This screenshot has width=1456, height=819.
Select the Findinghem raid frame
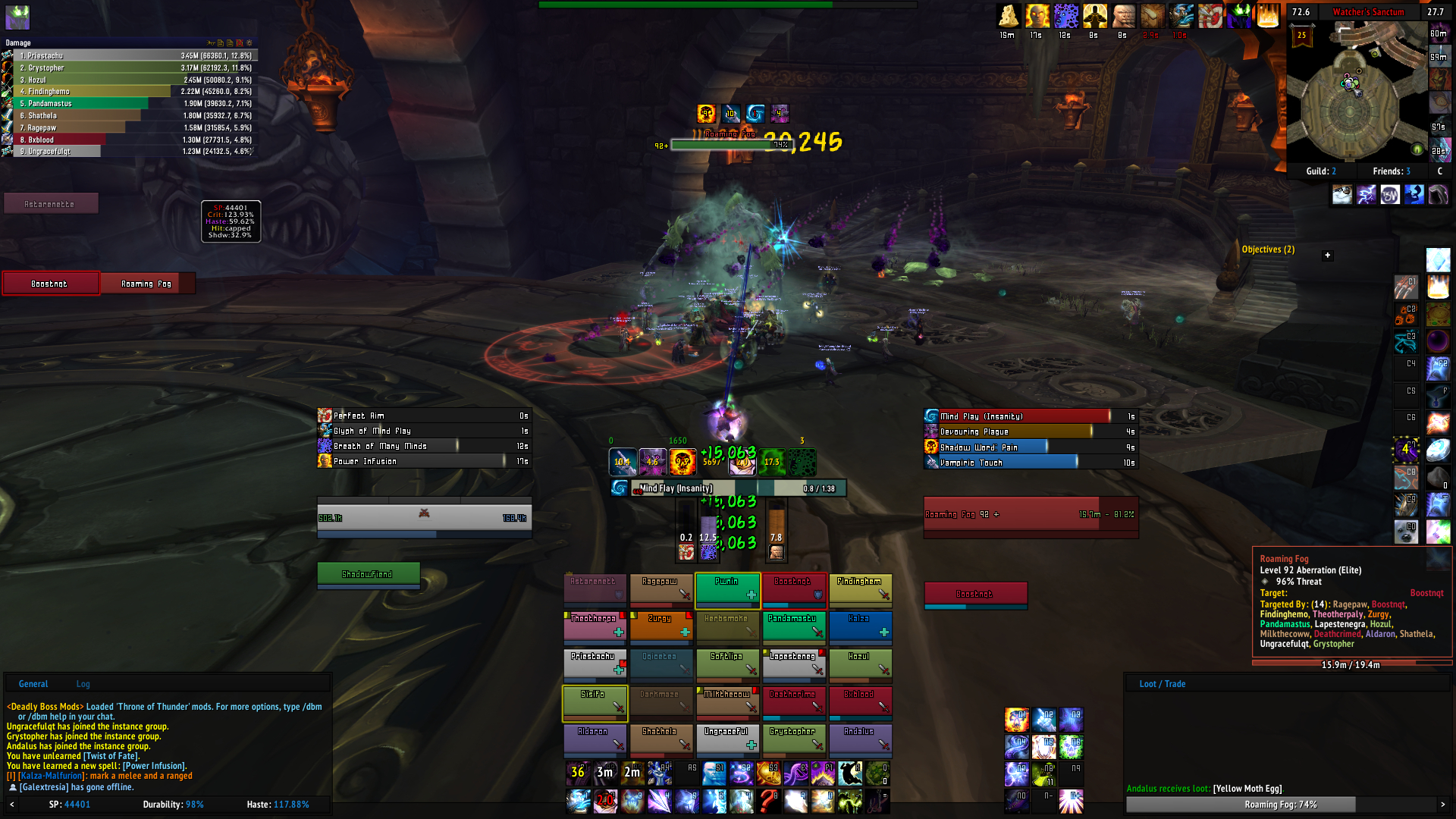[x=860, y=590]
